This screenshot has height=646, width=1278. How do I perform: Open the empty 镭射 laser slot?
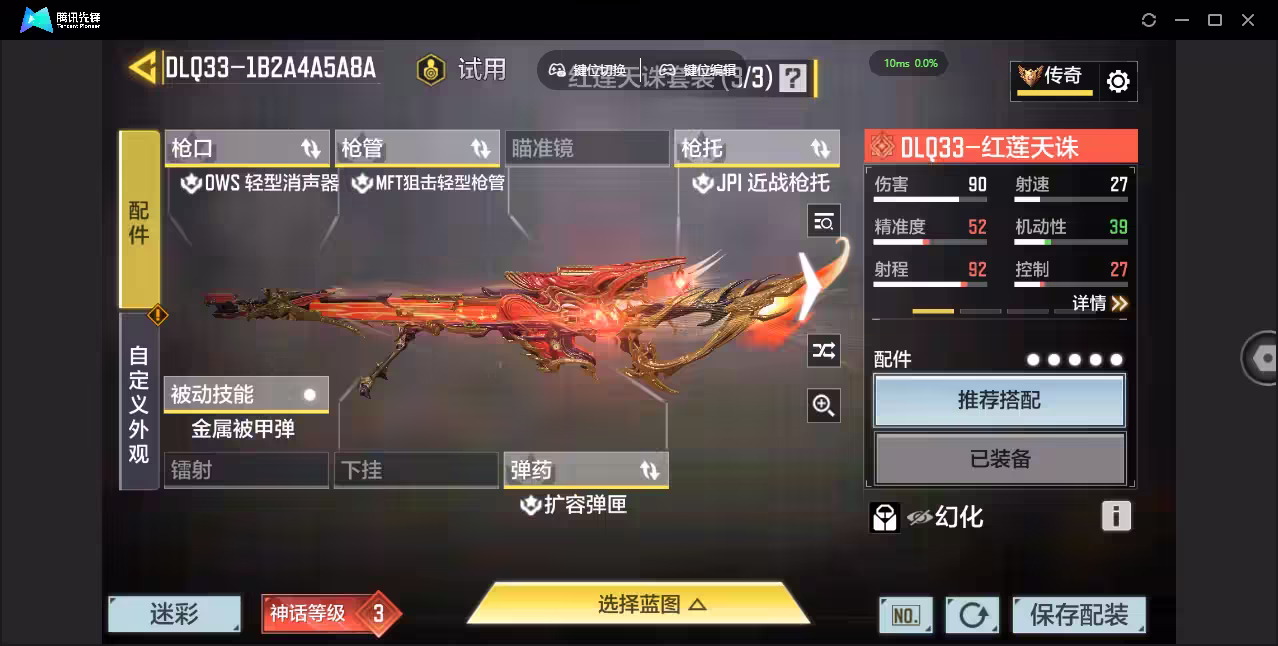click(x=246, y=470)
